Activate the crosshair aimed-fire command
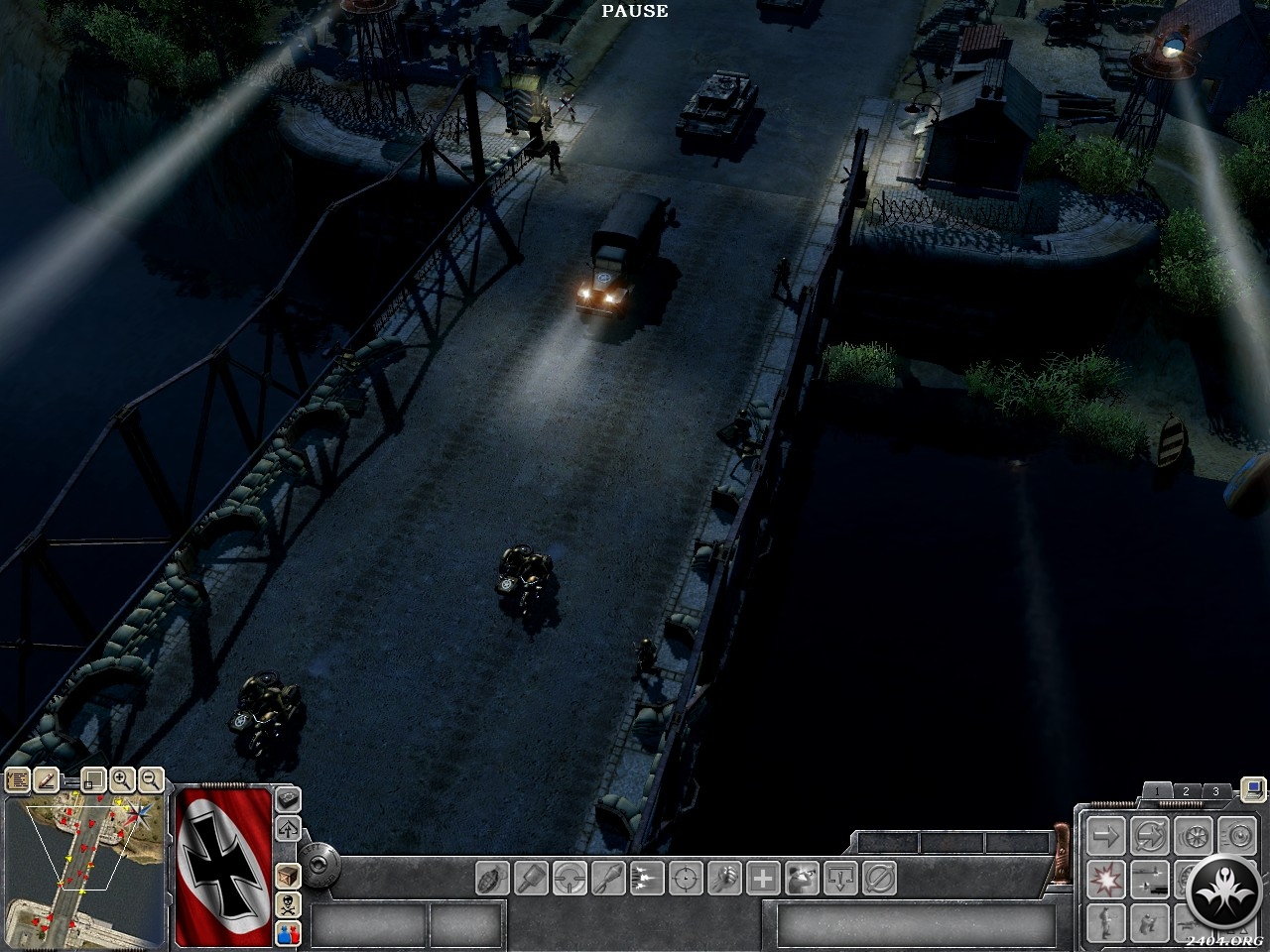 686,878
